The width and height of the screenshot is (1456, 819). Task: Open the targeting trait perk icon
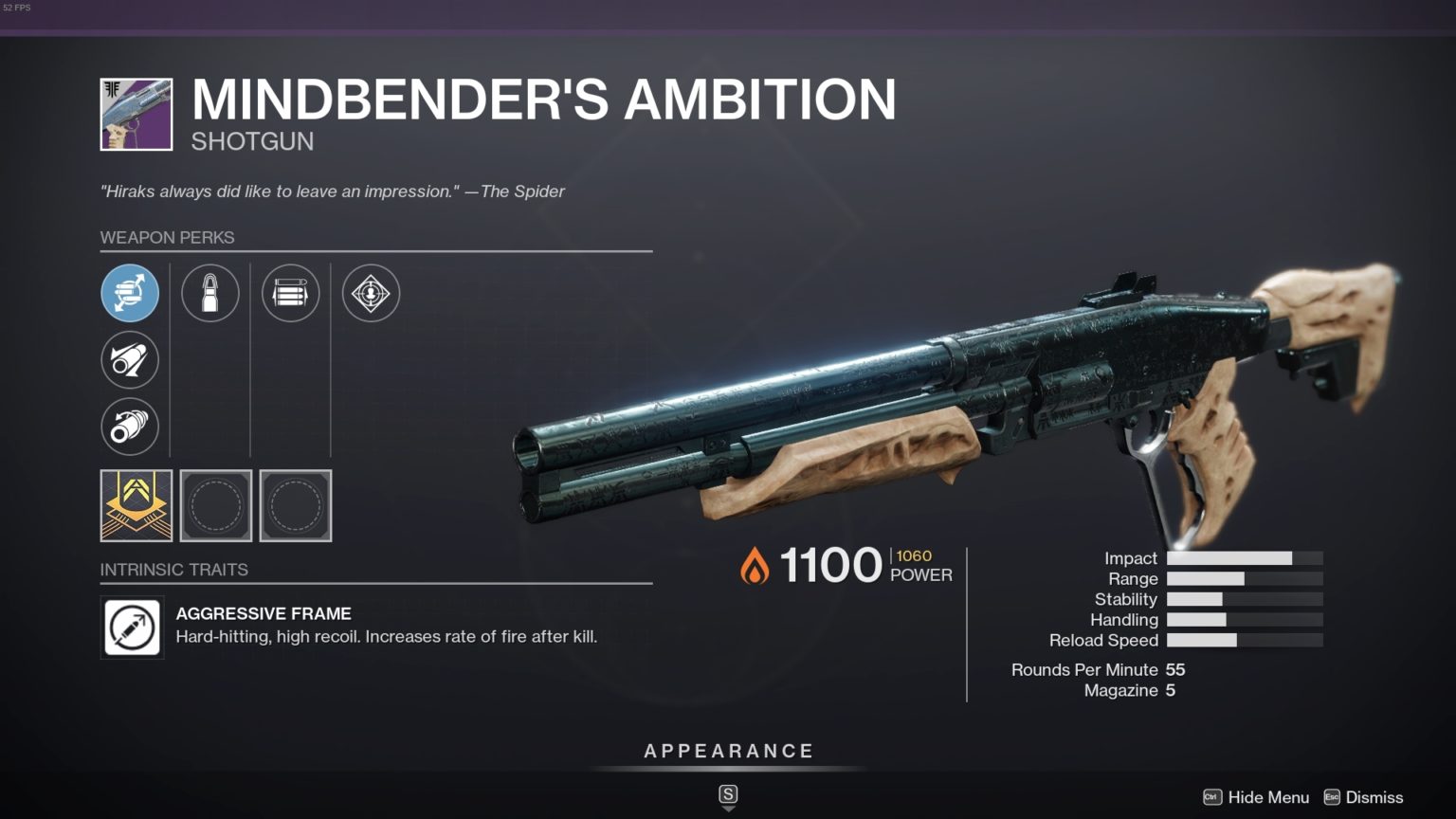(371, 293)
